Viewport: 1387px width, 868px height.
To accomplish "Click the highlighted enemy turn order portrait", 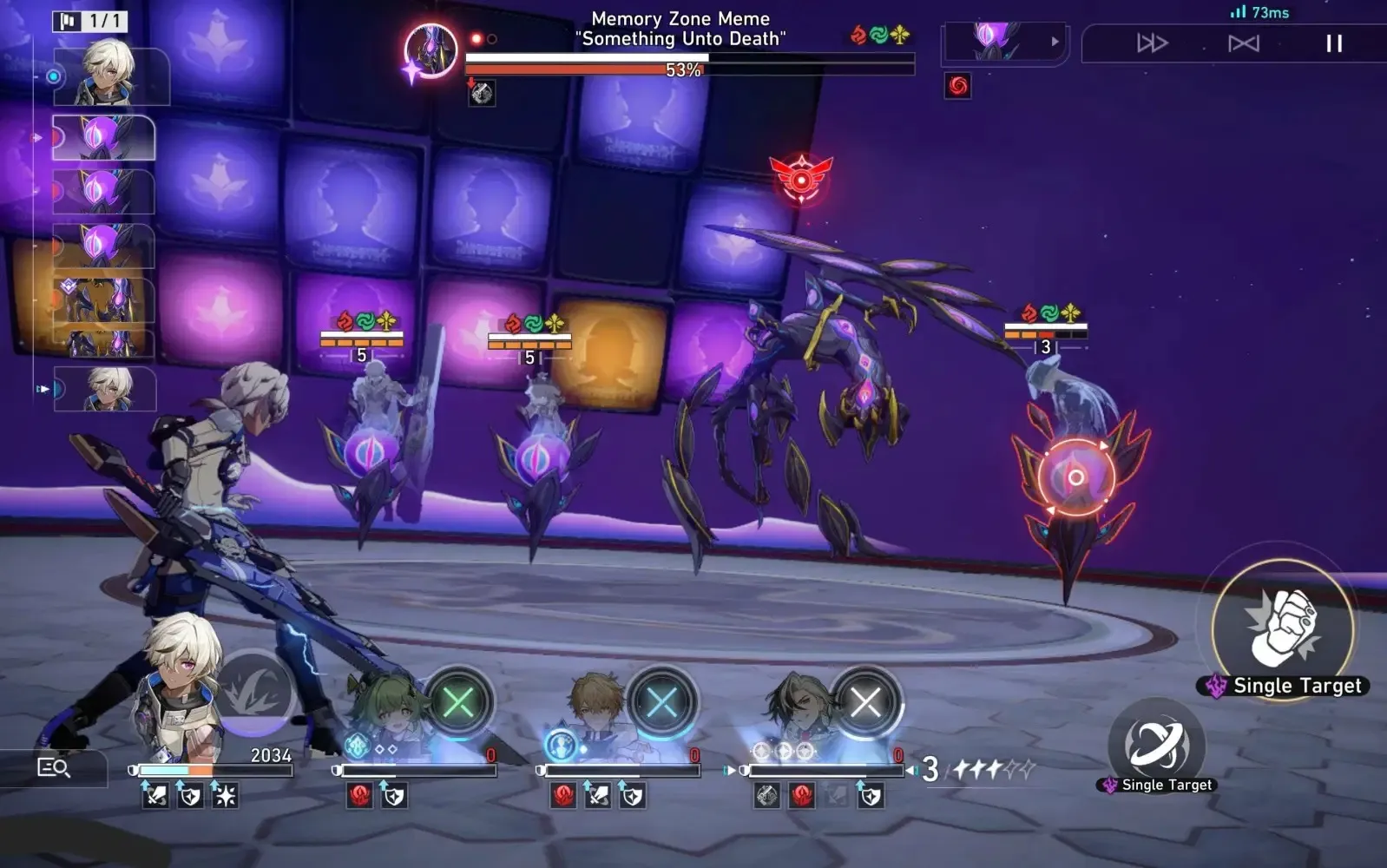I will click(104, 138).
